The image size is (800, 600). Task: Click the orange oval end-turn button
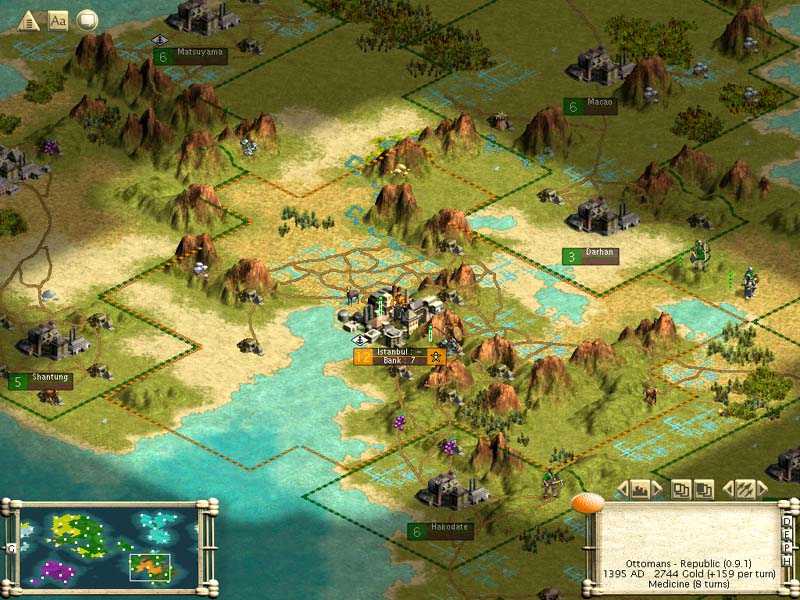(587, 504)
